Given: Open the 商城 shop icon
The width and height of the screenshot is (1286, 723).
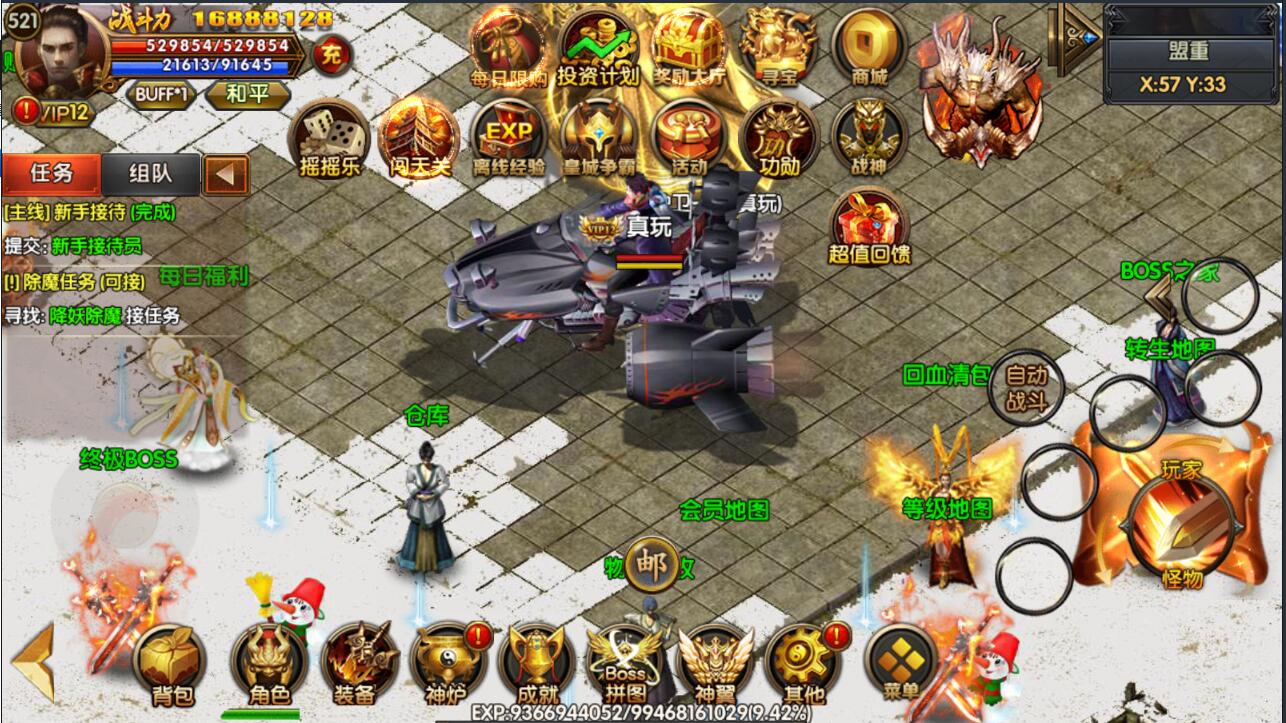Looking at the screenshot, I should point(868,46).
